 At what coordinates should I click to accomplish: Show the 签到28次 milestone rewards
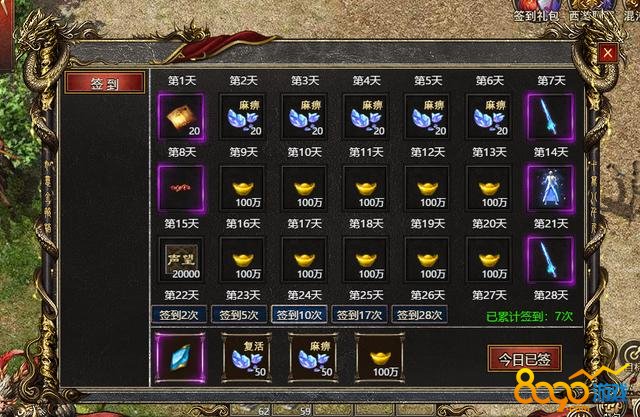tap(420, 314)
